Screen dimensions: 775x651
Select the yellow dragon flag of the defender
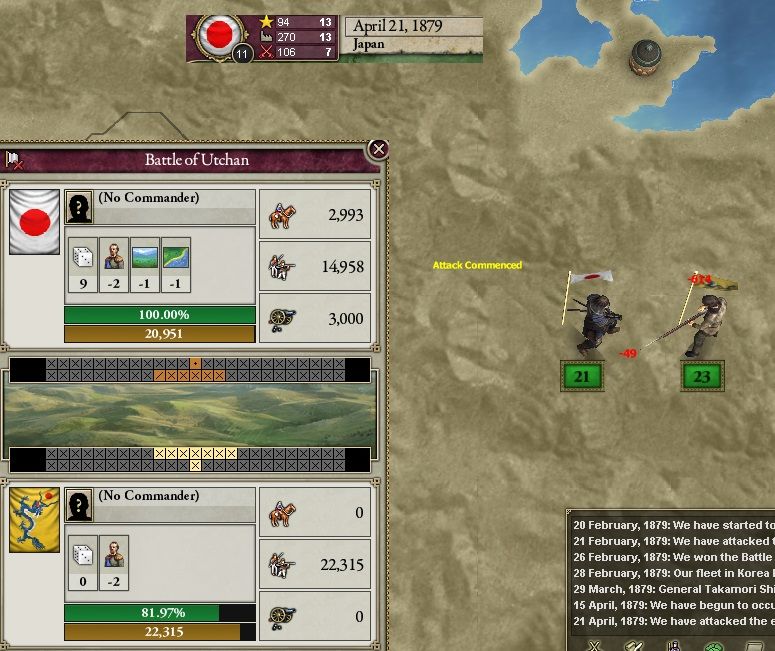(34, 519)
